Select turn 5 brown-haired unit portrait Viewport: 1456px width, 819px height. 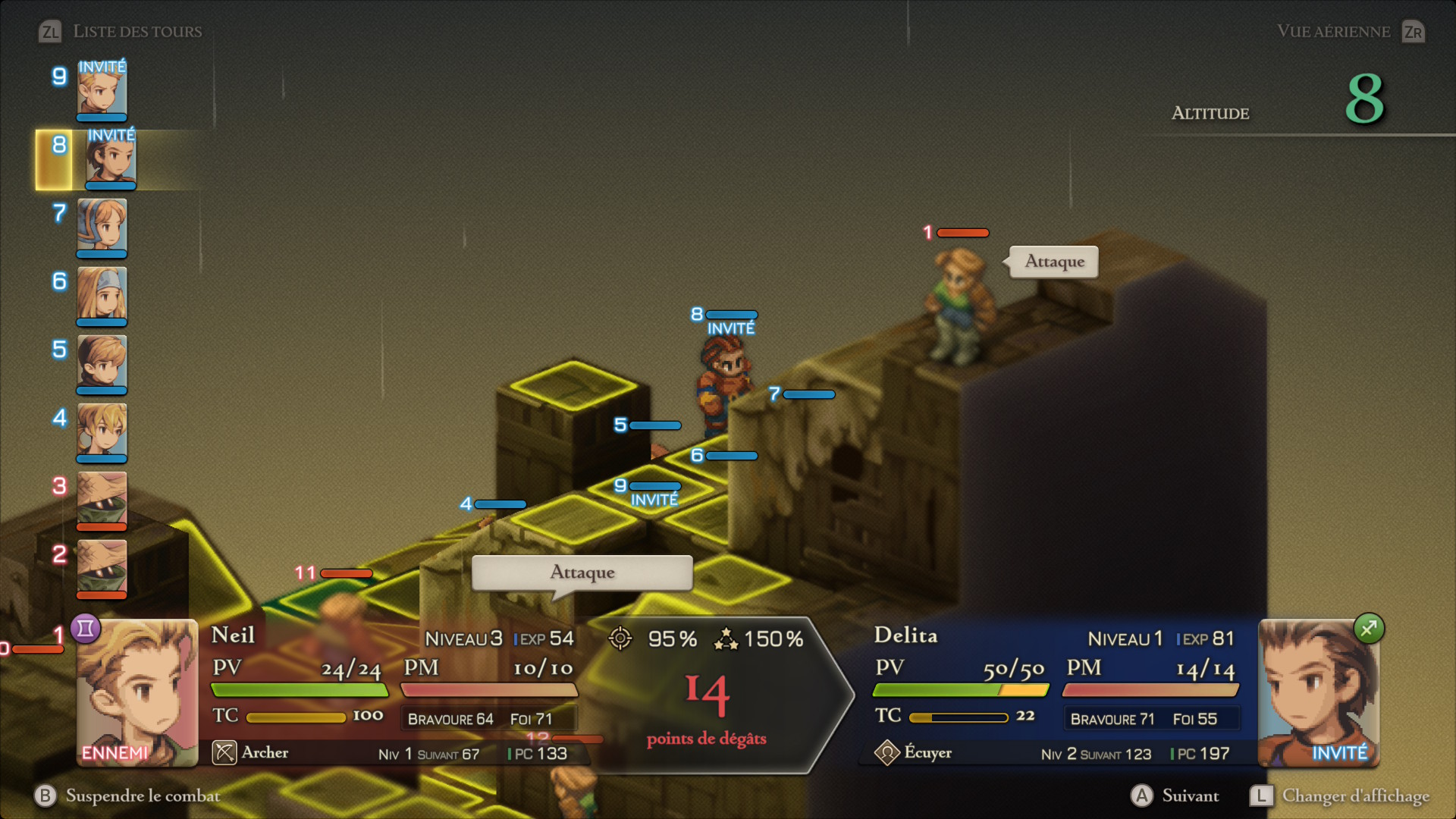102,362
